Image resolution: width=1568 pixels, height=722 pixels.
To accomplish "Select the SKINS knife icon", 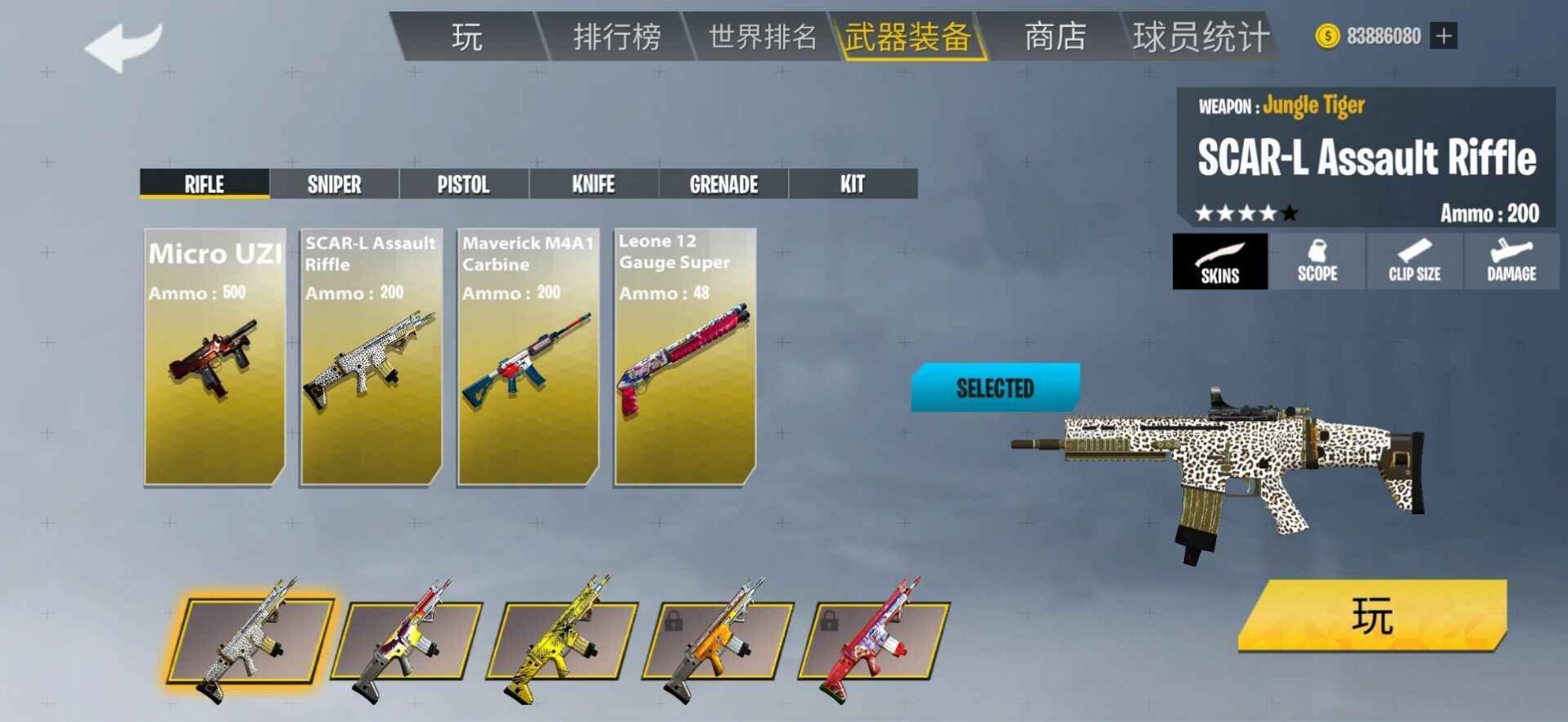I will pos(1219,262).
